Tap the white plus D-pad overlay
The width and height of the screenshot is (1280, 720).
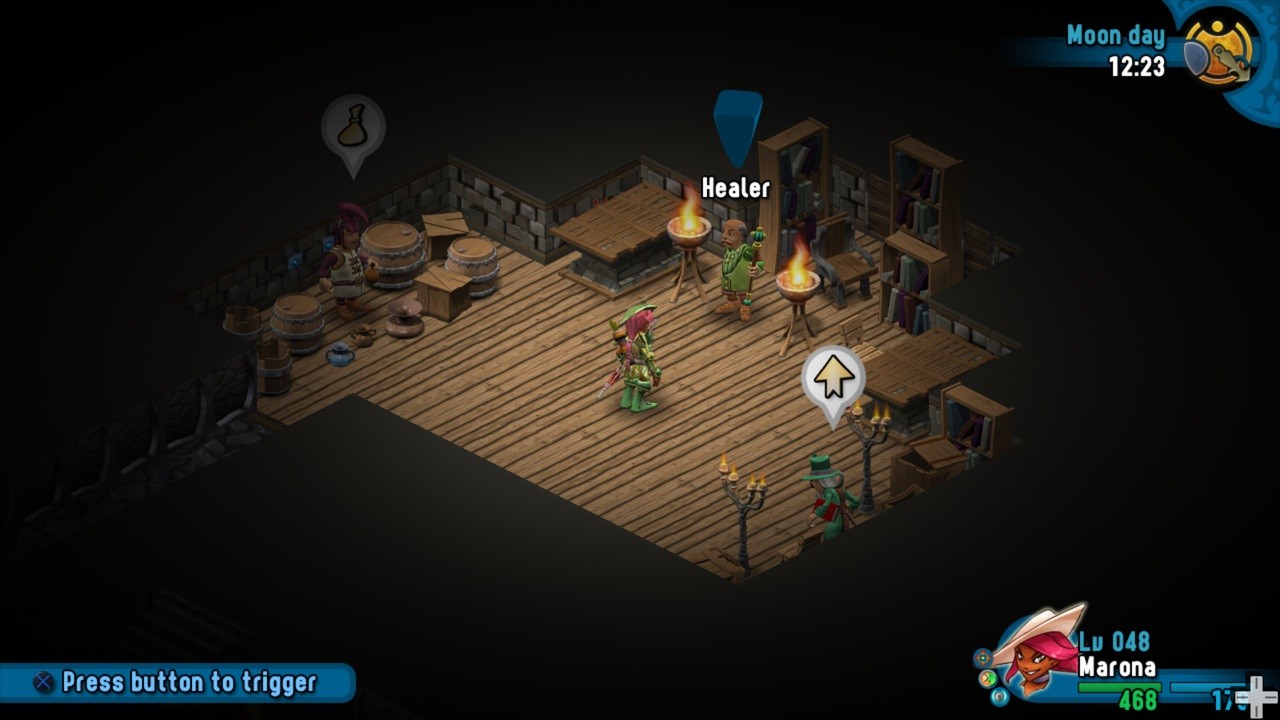point(1255,696)
